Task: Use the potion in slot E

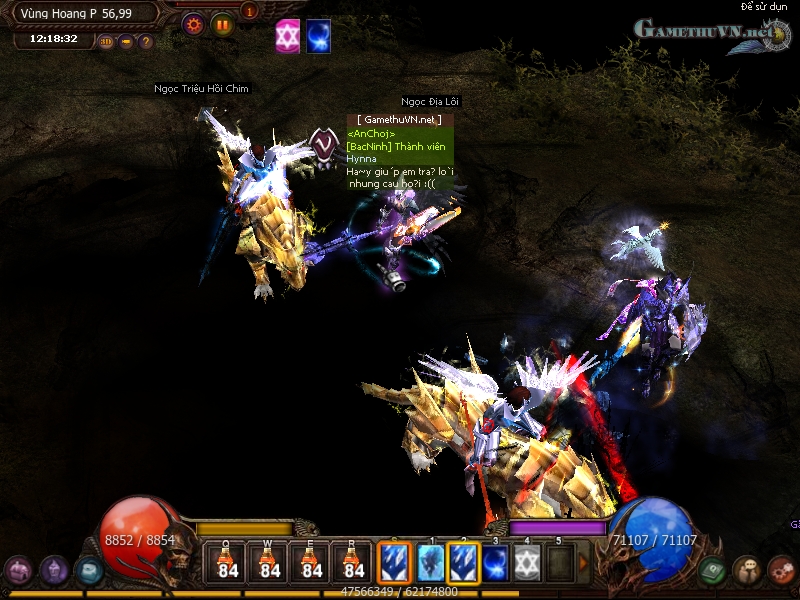Action: click(312, 562)
